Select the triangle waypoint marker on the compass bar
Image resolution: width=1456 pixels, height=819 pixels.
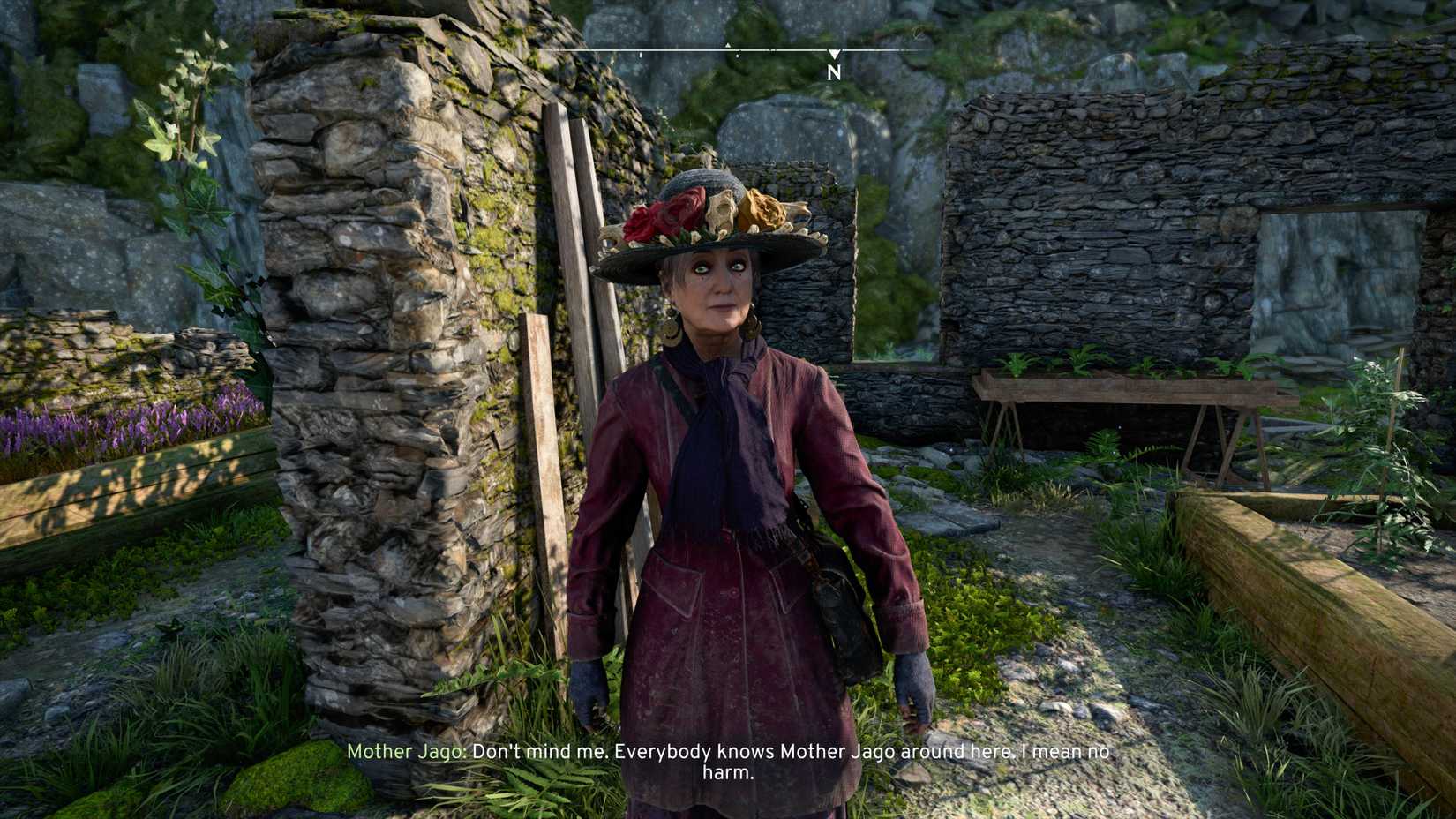pyautogui.click(x=728, y=46)
